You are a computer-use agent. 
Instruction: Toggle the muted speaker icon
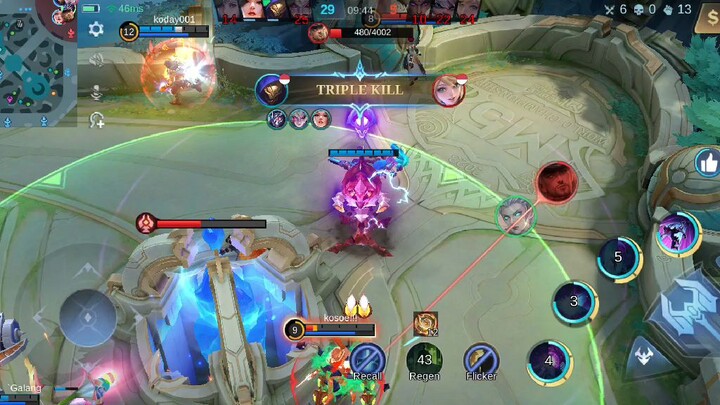tap(97, 60)
